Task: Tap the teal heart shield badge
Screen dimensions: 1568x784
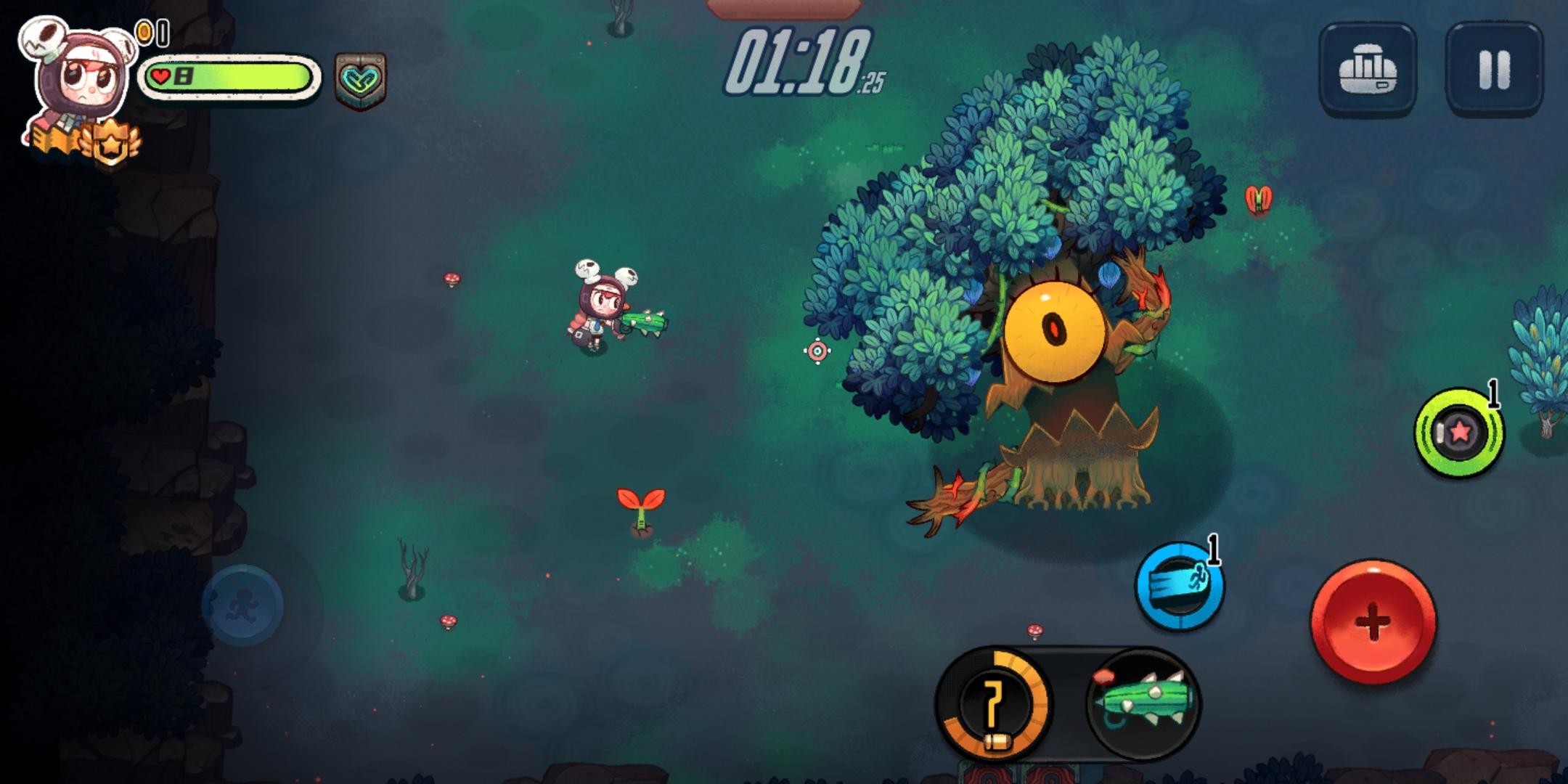Action: [360, 81]
